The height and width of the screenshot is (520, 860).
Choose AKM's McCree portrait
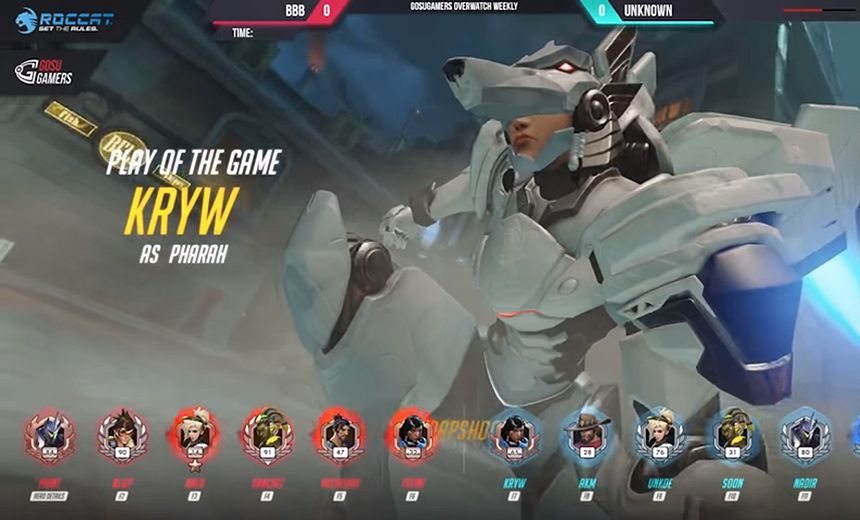coord(587,435)
